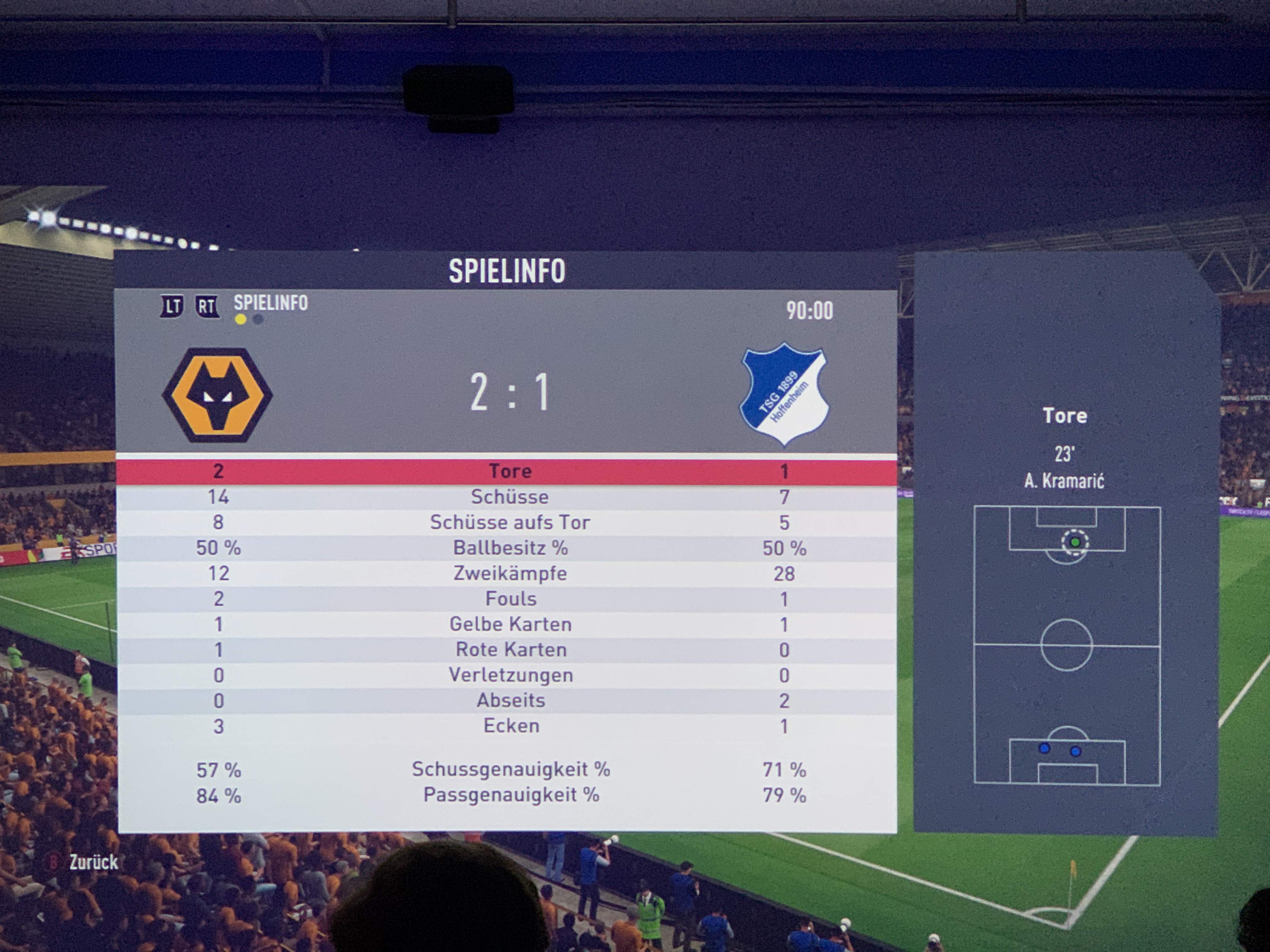Click the green goal marker on the pitch map

[x=1075, y=542]
